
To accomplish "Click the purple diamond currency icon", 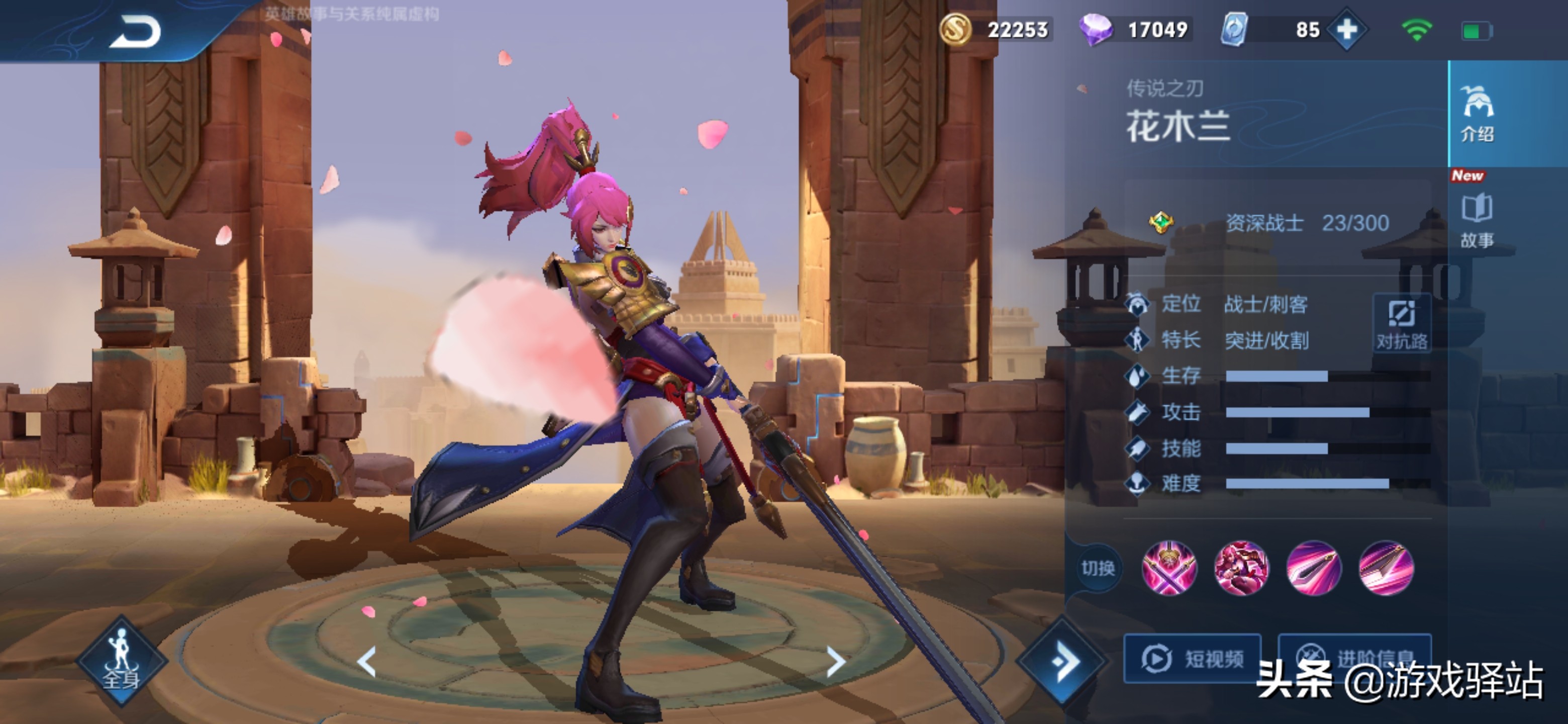I will click(1095, 29).
